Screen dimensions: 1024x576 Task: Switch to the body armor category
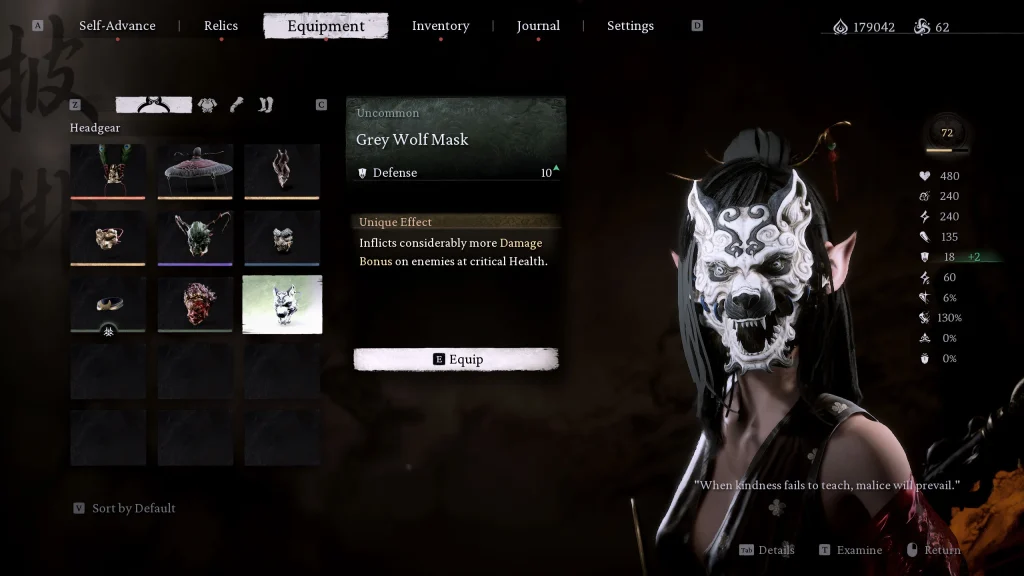click(x=207, y=104)
